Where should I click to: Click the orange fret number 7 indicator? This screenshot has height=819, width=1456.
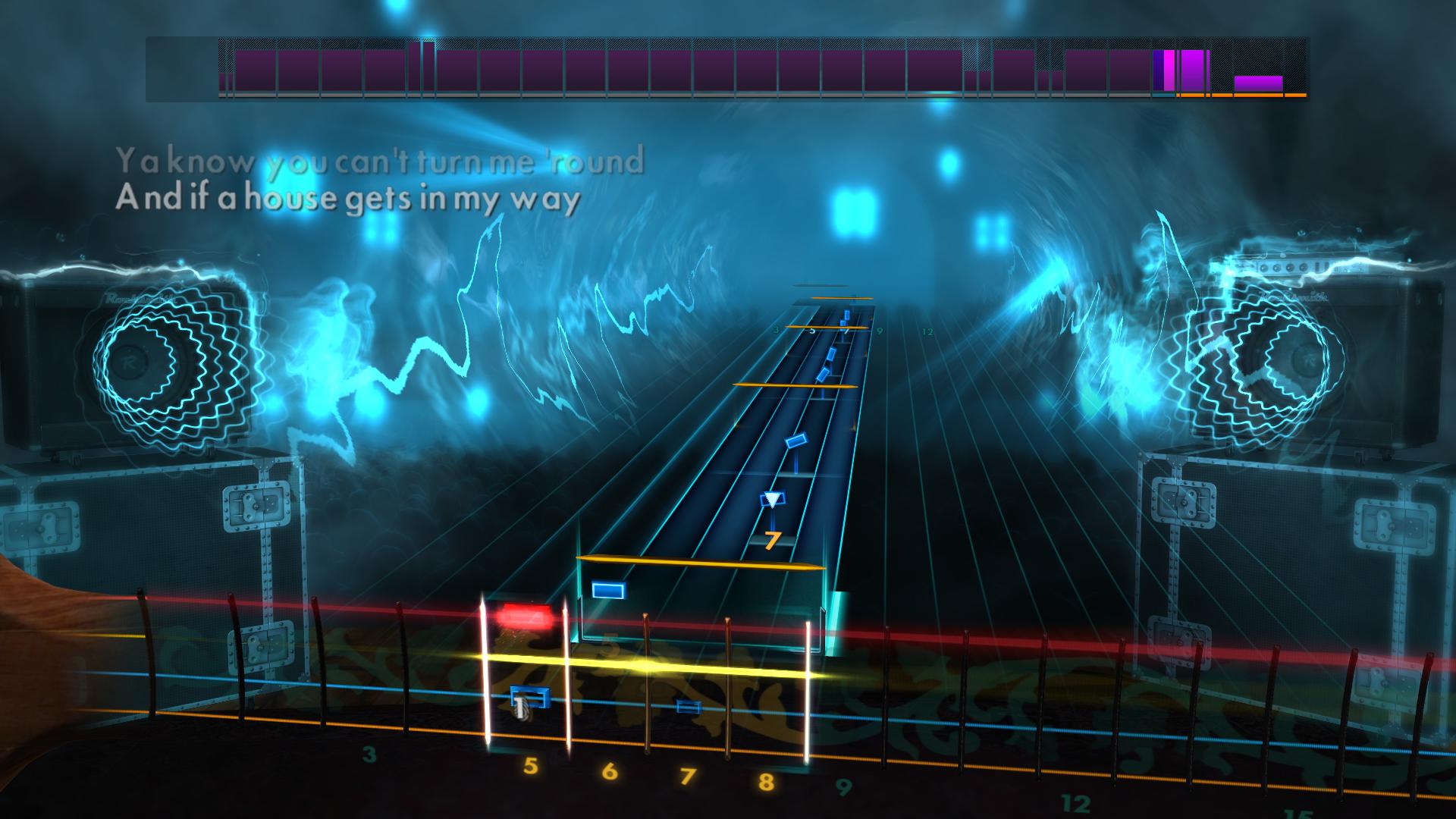pyautogui.click(x=772, y=540)
